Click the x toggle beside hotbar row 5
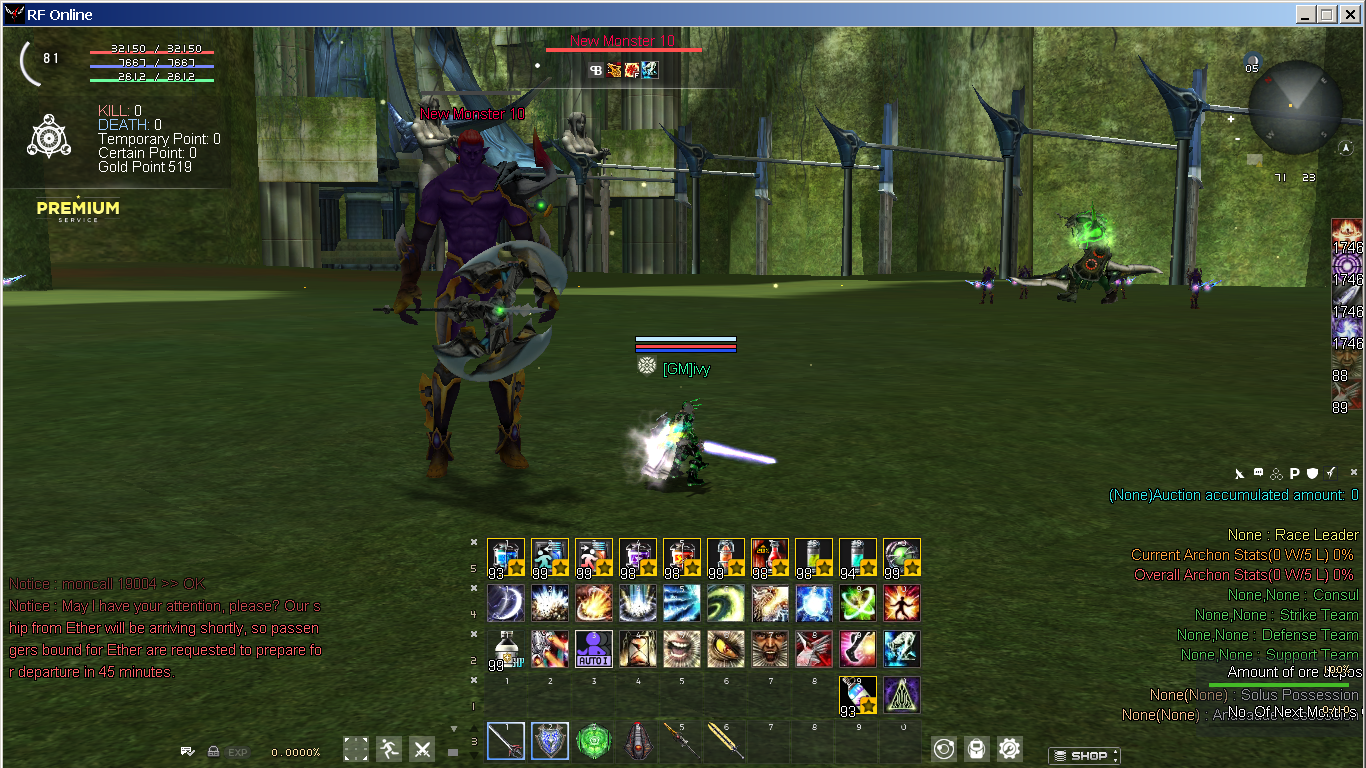Screen dimensions: 1366x768 [x=474, y=541]
